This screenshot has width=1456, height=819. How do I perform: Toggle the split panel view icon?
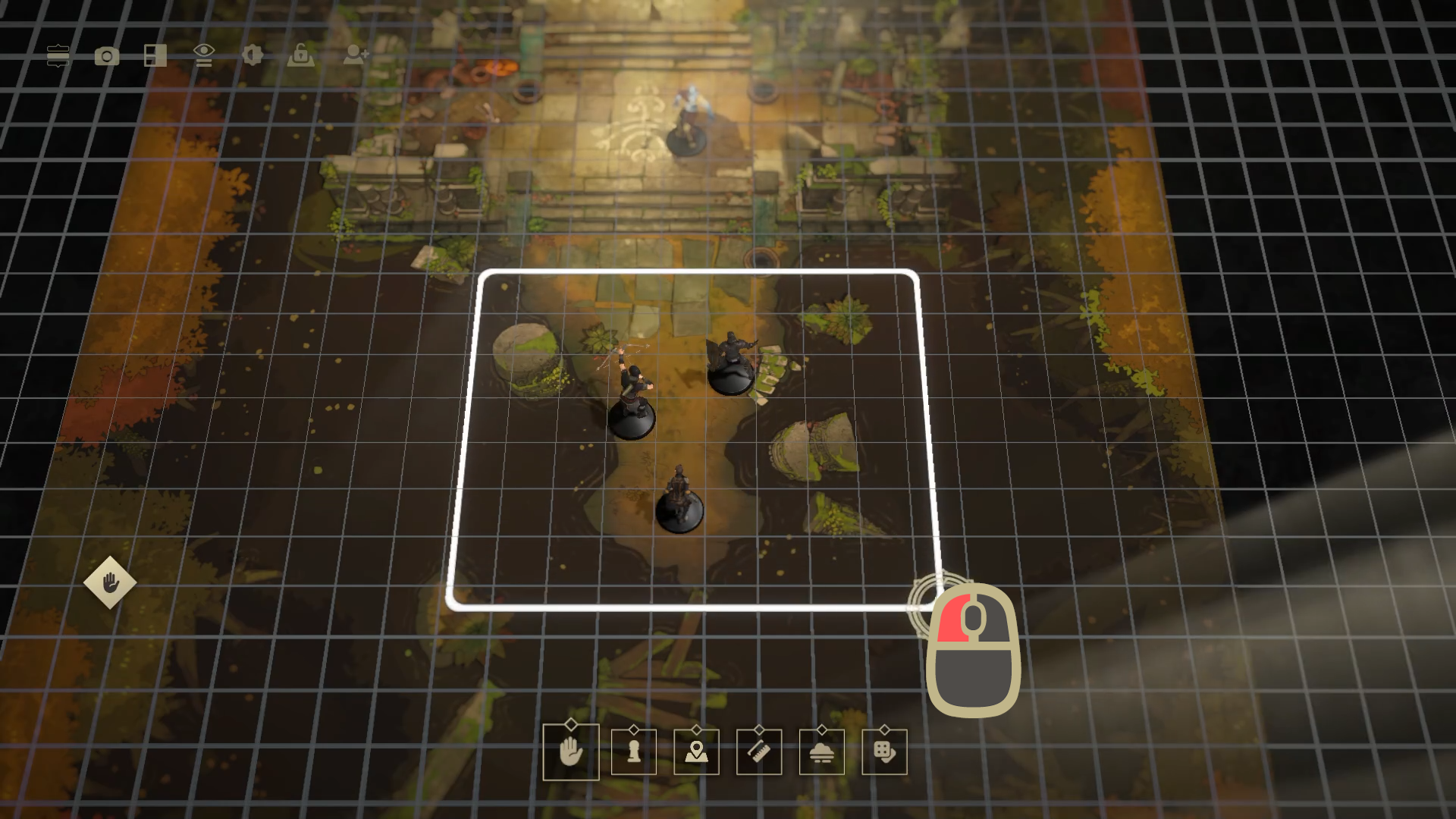[x=155, y=55]
